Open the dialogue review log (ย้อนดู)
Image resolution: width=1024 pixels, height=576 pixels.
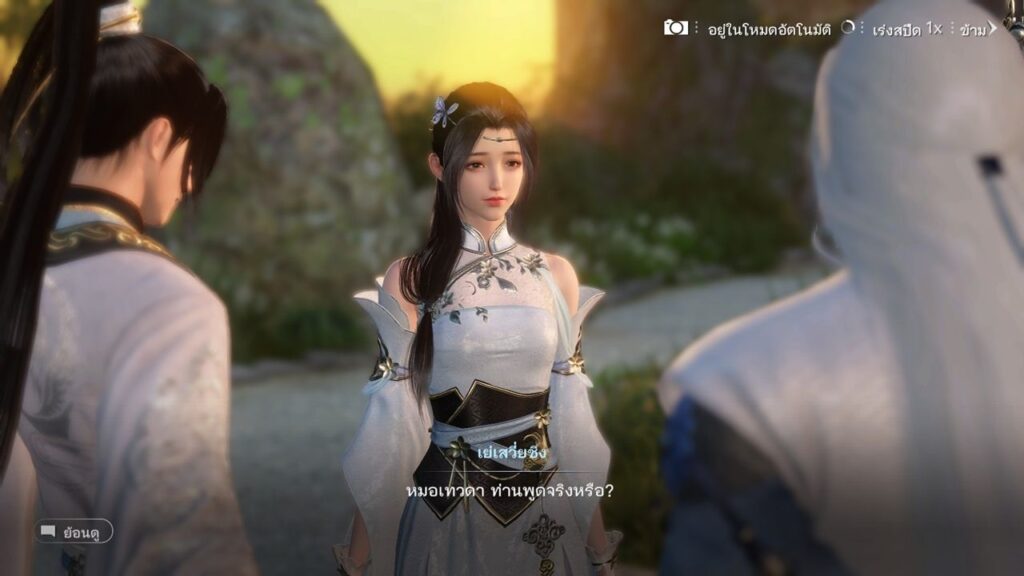click(x=75, y=531)
